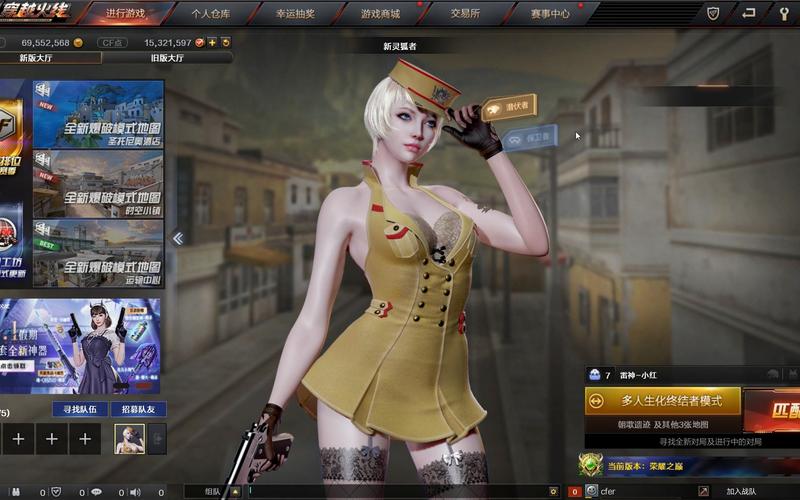Open the 时空小镇 map banner
The width and height of the screenshot is (800, 500).
coord(98,183)
